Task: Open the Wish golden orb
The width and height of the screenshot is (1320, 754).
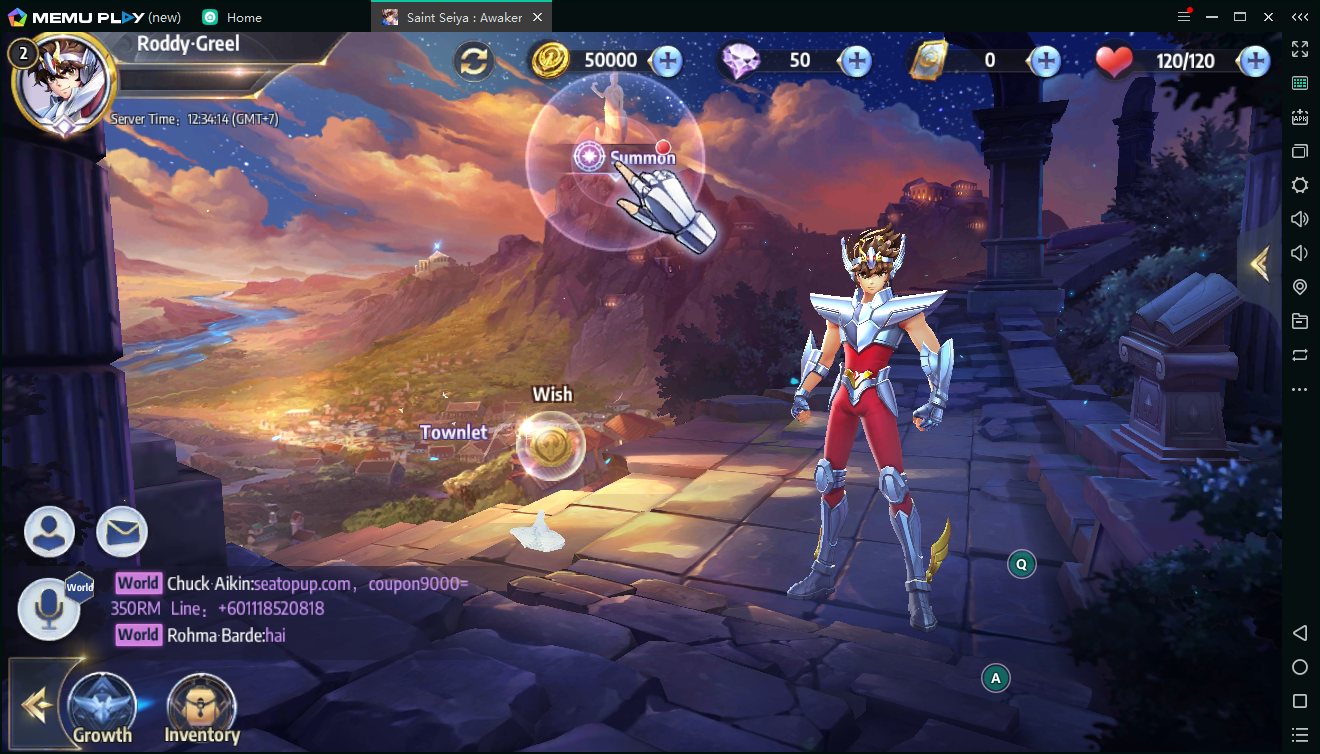Action: point(550,445)
